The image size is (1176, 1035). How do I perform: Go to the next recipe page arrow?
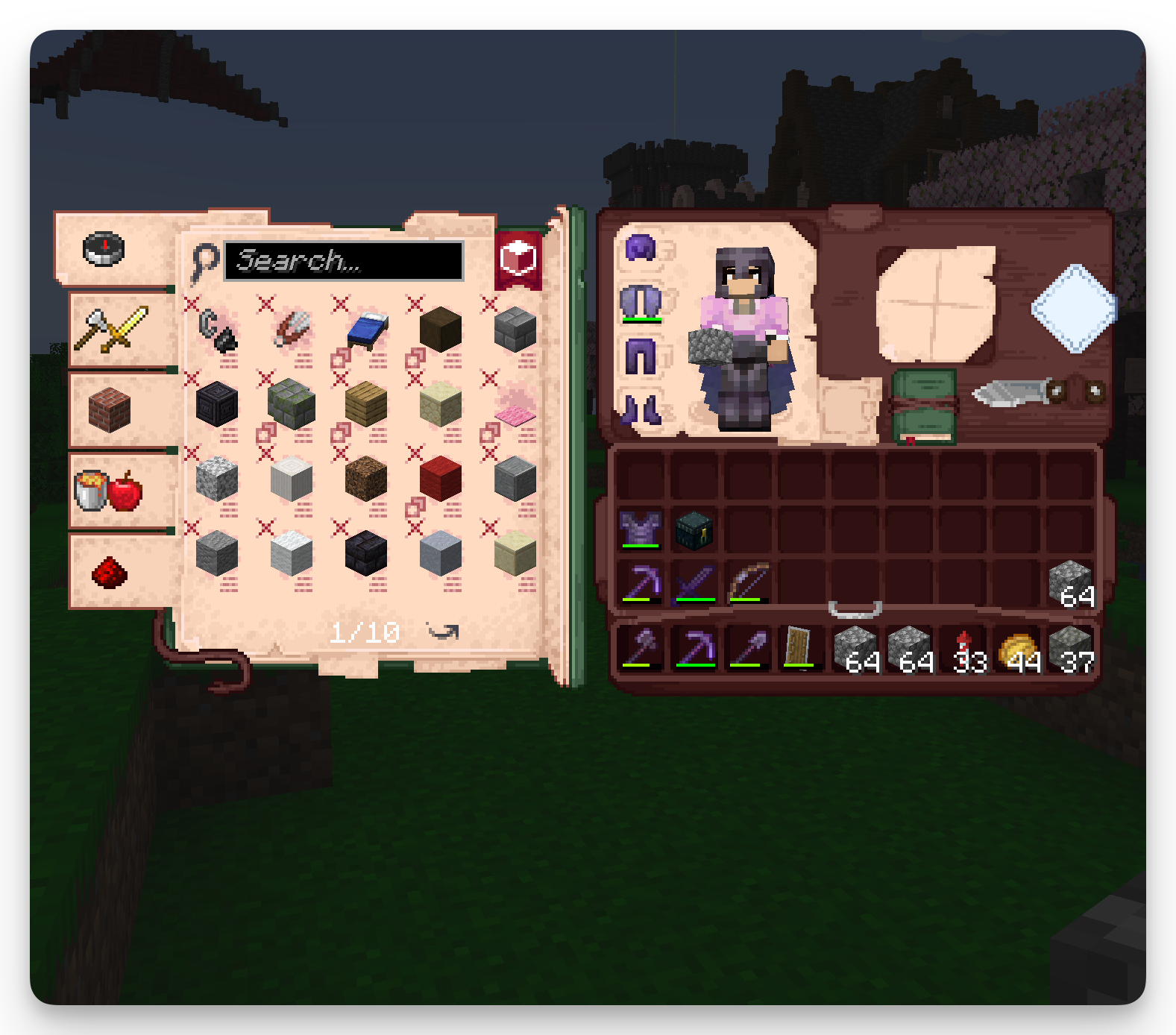[x=443, y=632]
